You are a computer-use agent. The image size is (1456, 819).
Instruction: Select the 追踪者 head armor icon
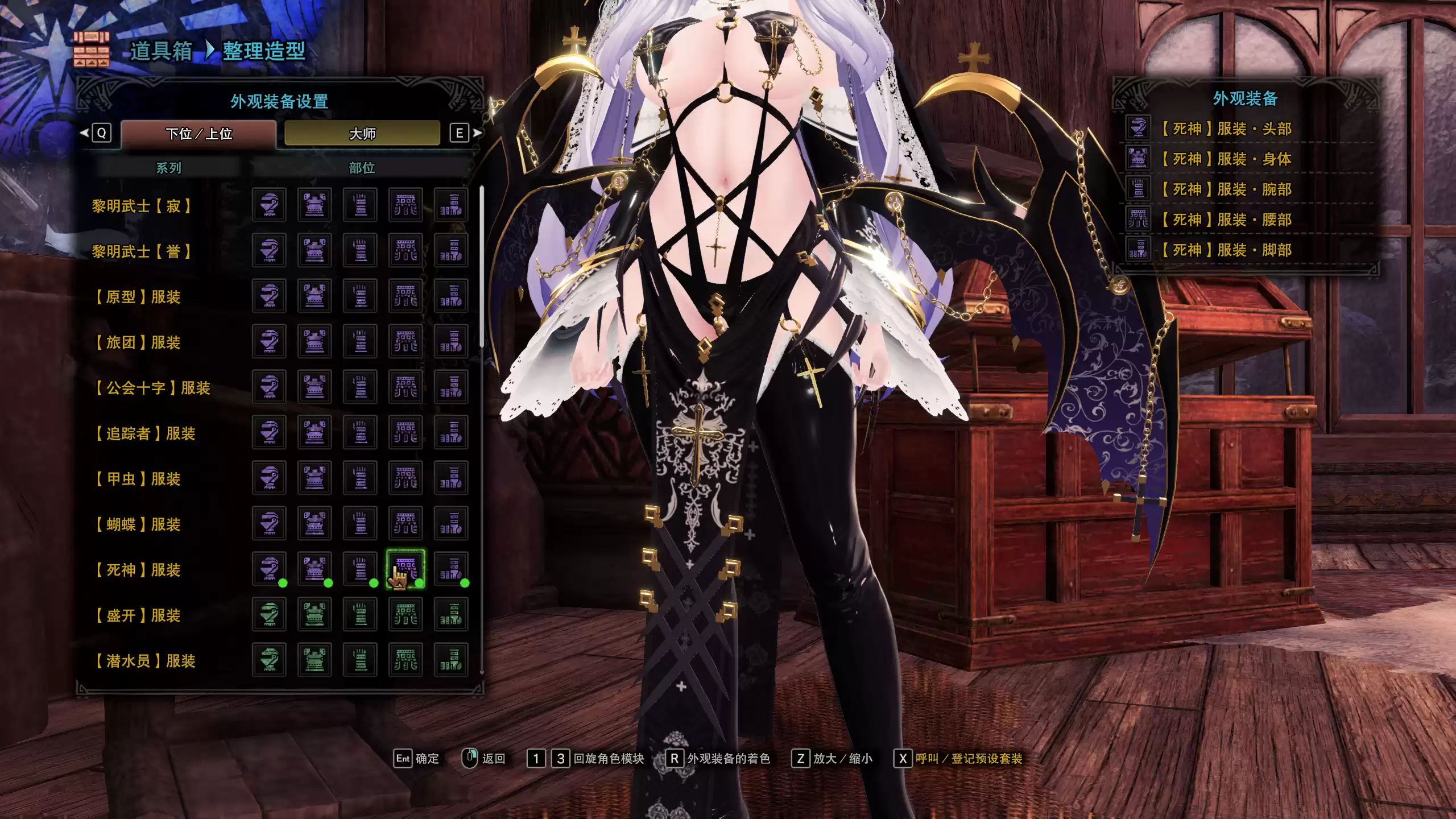[269, 432]
